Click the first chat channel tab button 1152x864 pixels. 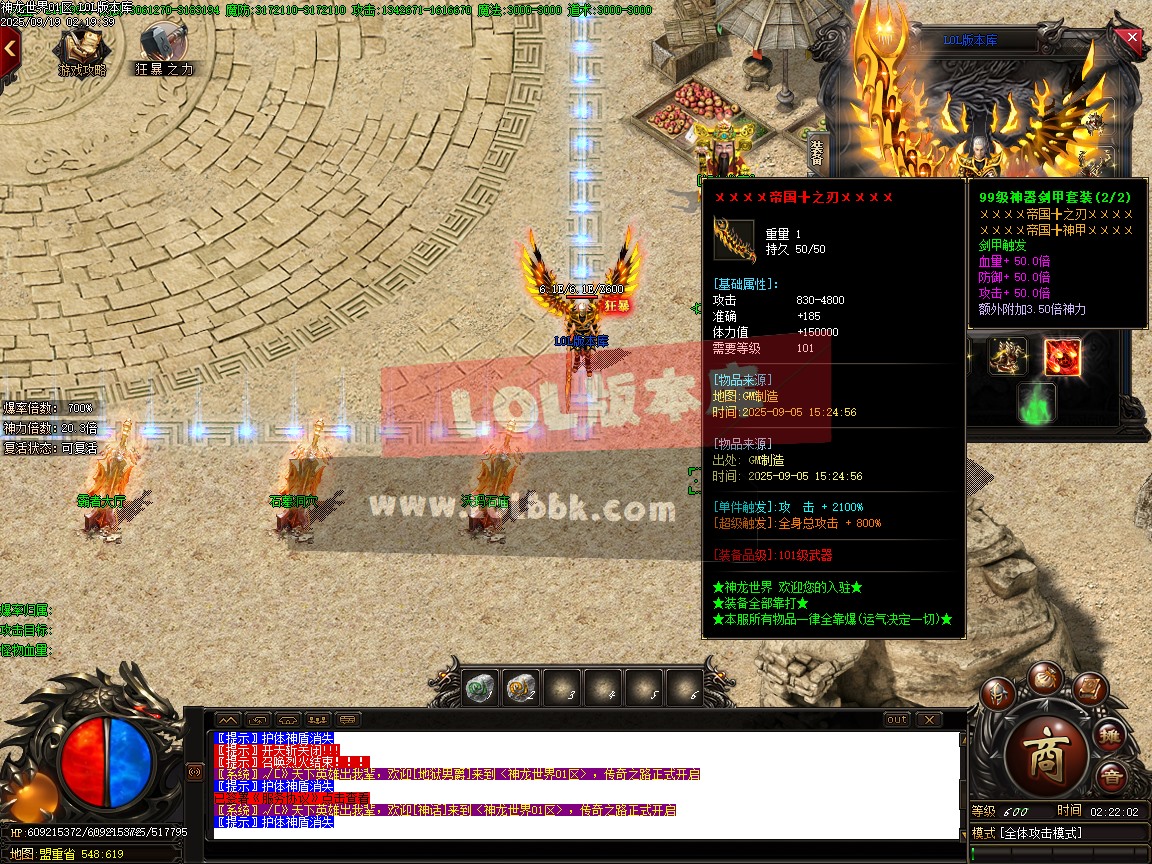[x=228, y=719]
